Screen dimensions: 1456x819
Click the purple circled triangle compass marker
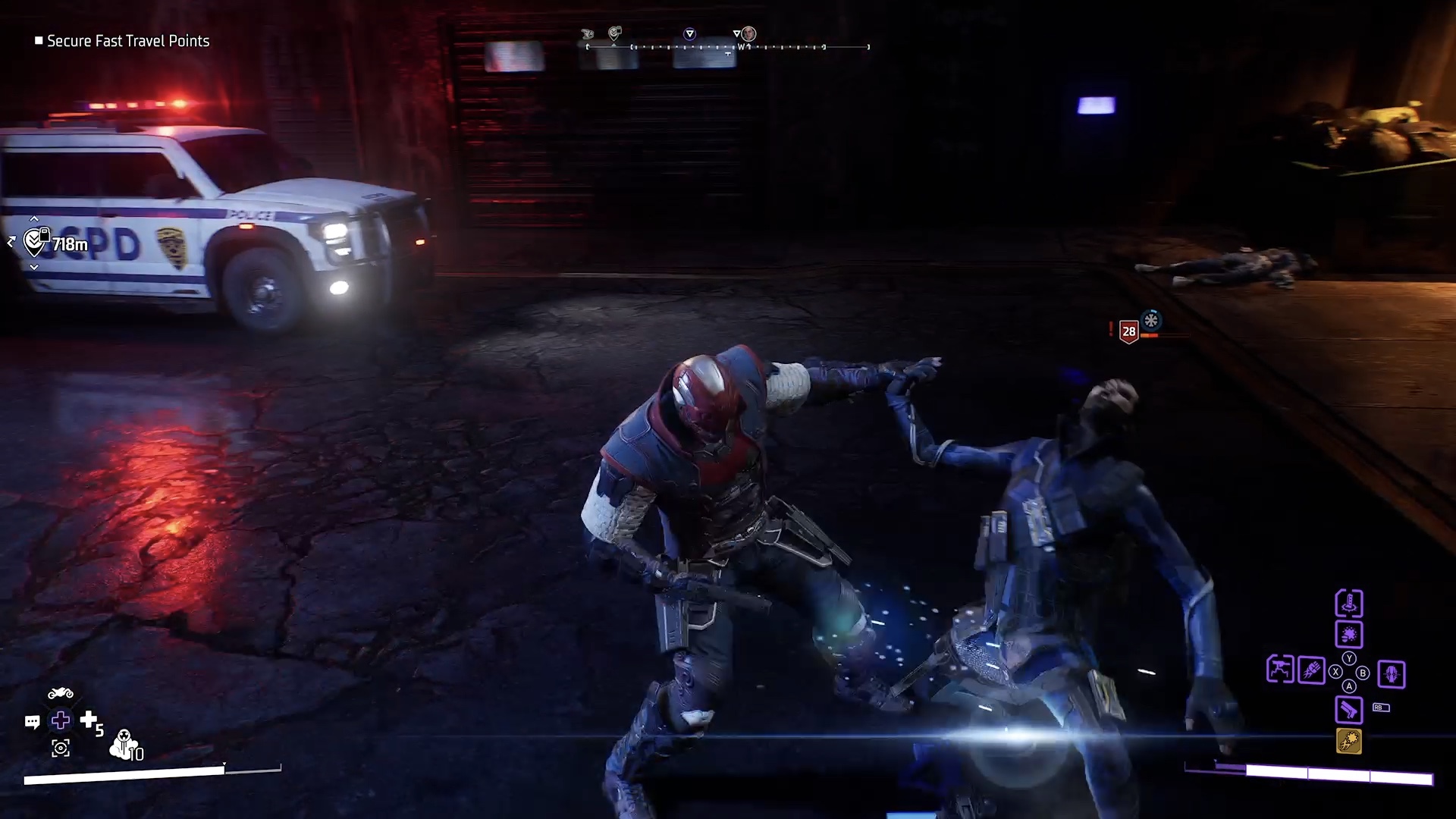[x=689, y=33]
